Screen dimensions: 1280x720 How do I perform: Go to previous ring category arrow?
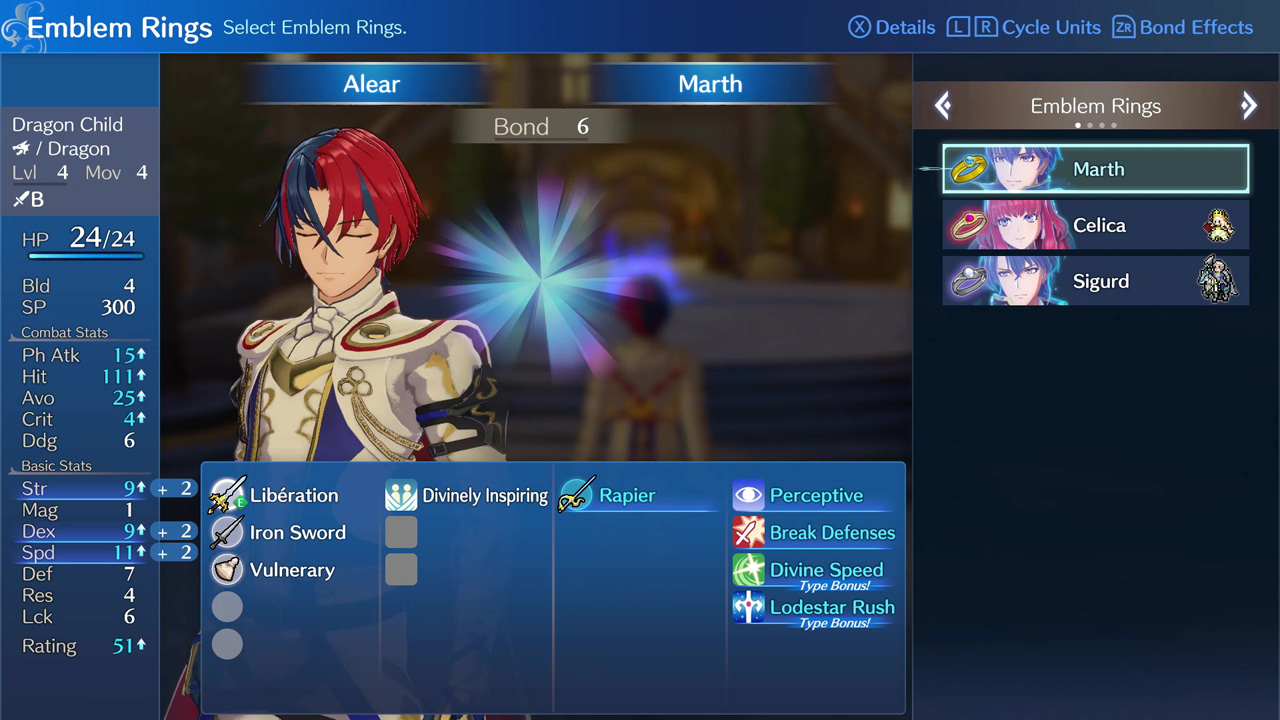[x=943, y=106]
